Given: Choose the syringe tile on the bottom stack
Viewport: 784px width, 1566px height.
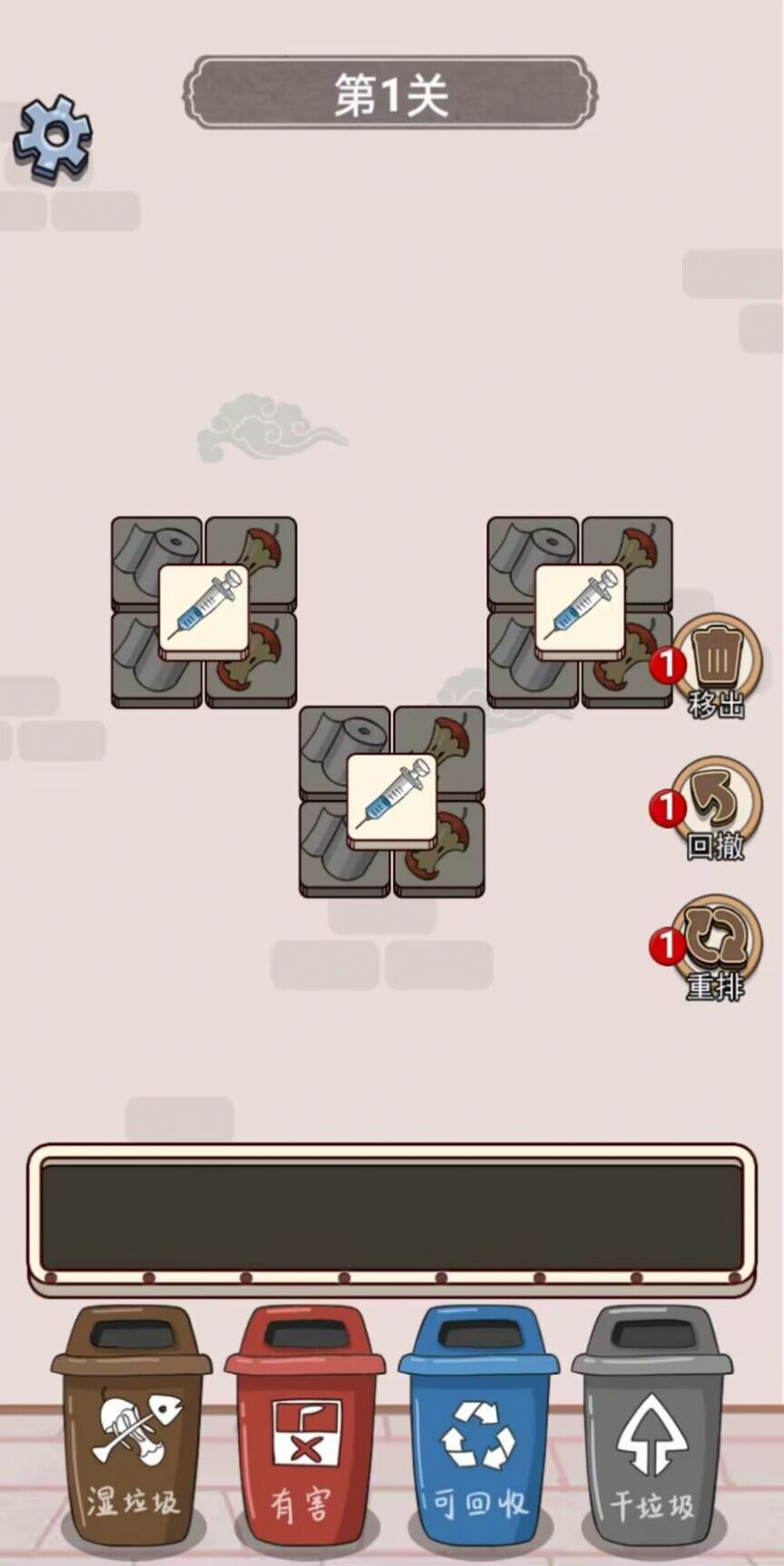Looking at the screenshot, I should click(391, 797).
